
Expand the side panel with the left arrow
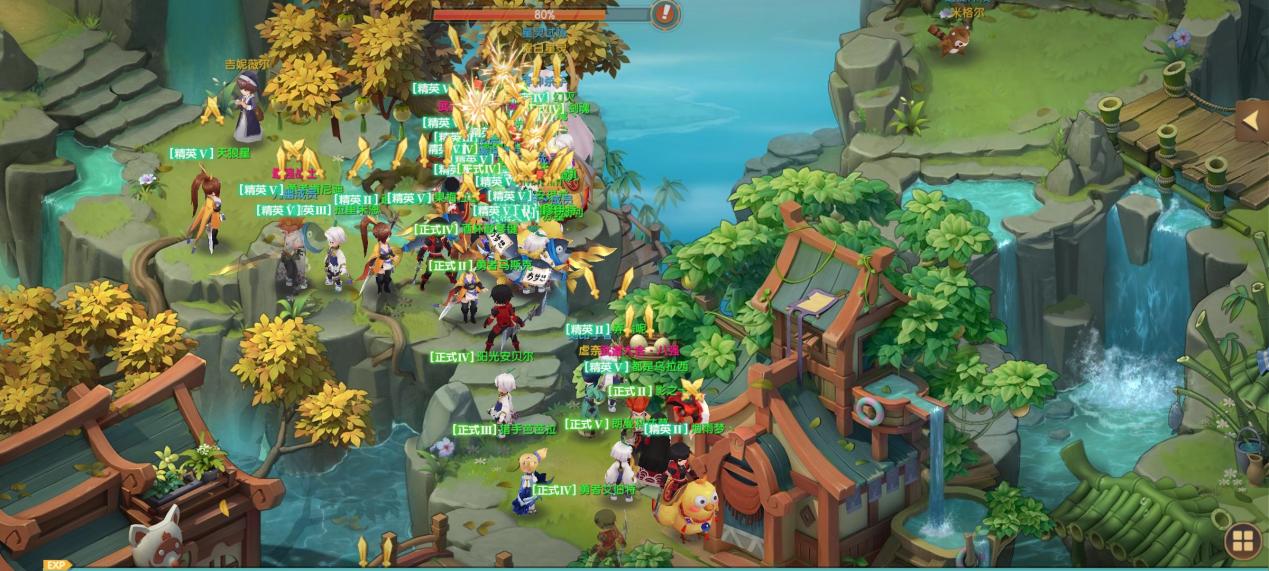click(1251, 121)
